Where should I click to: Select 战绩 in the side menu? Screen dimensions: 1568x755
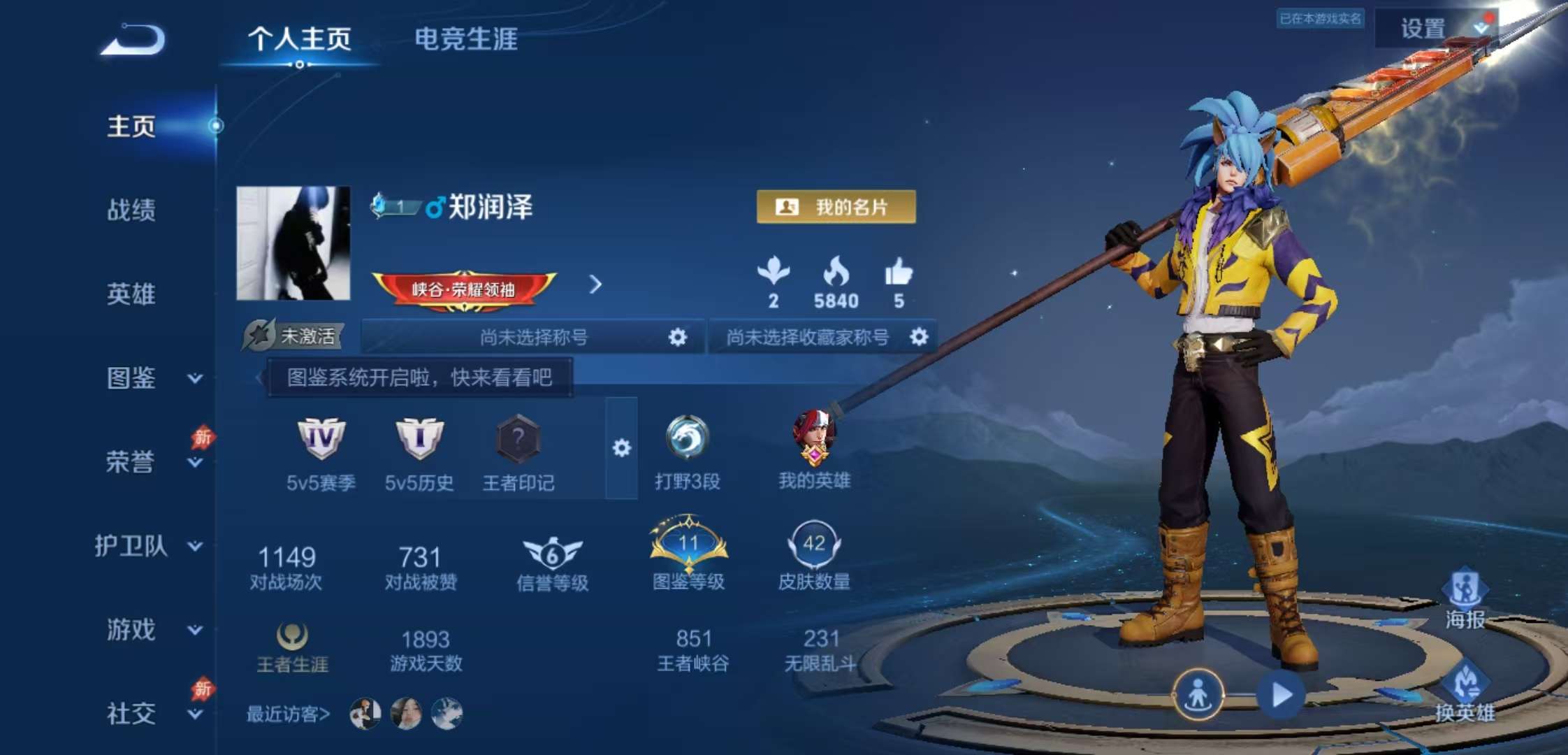click(131, 210)
